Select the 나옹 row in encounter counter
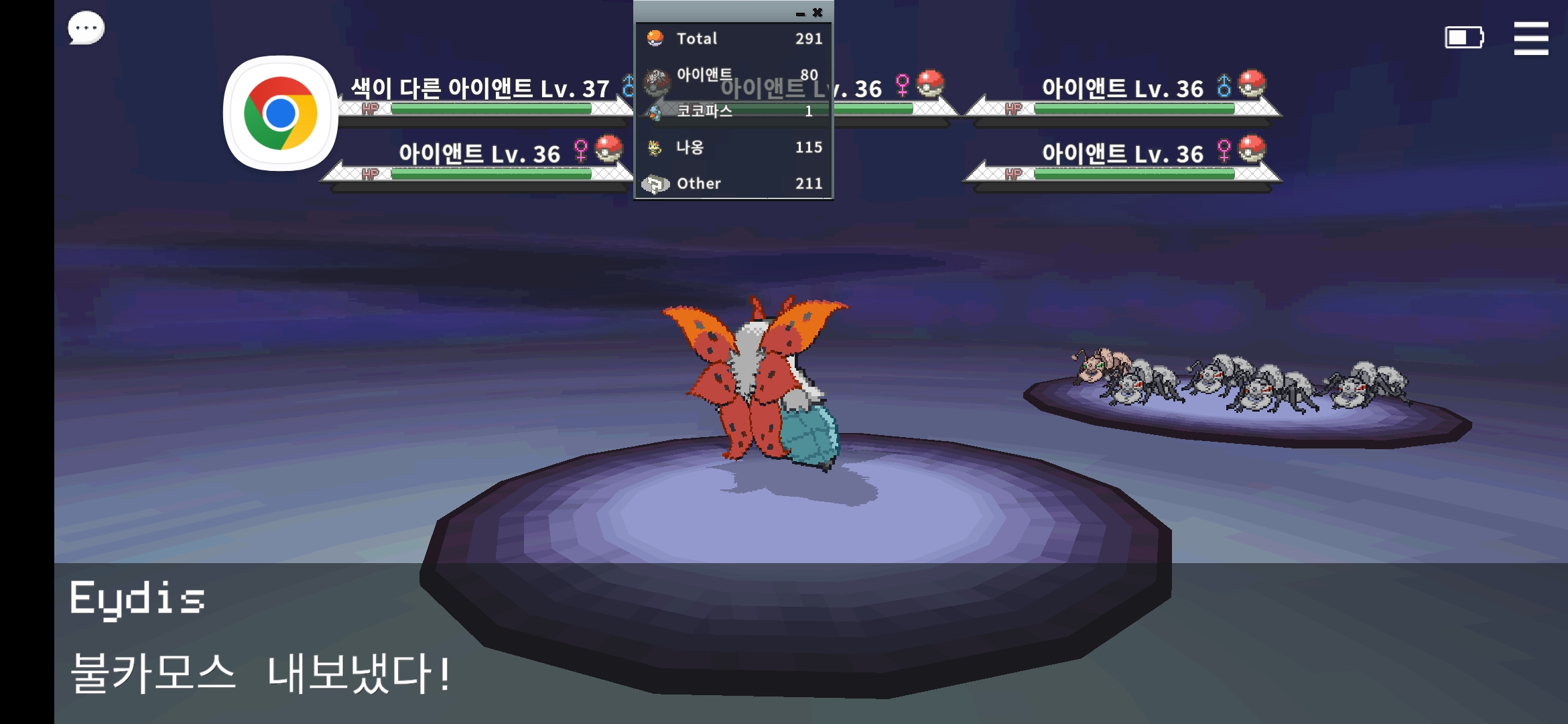1568x724 pixels. (734, 147)
